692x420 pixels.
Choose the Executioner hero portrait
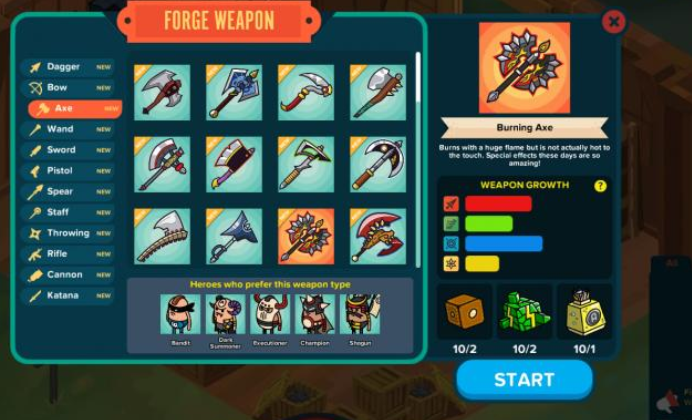(270, 316)
